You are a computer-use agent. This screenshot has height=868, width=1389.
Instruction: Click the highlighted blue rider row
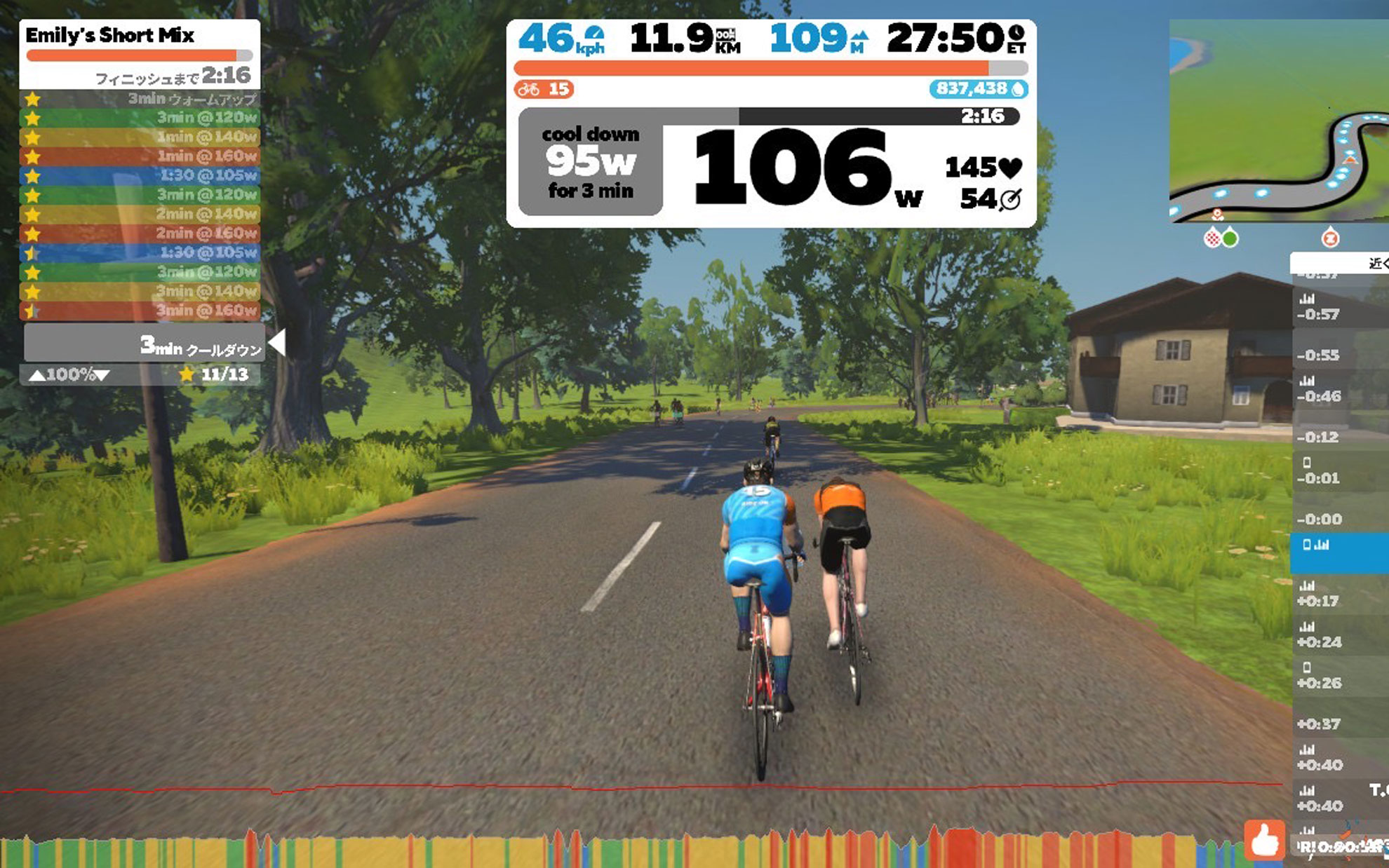[x=1338, y=552]
